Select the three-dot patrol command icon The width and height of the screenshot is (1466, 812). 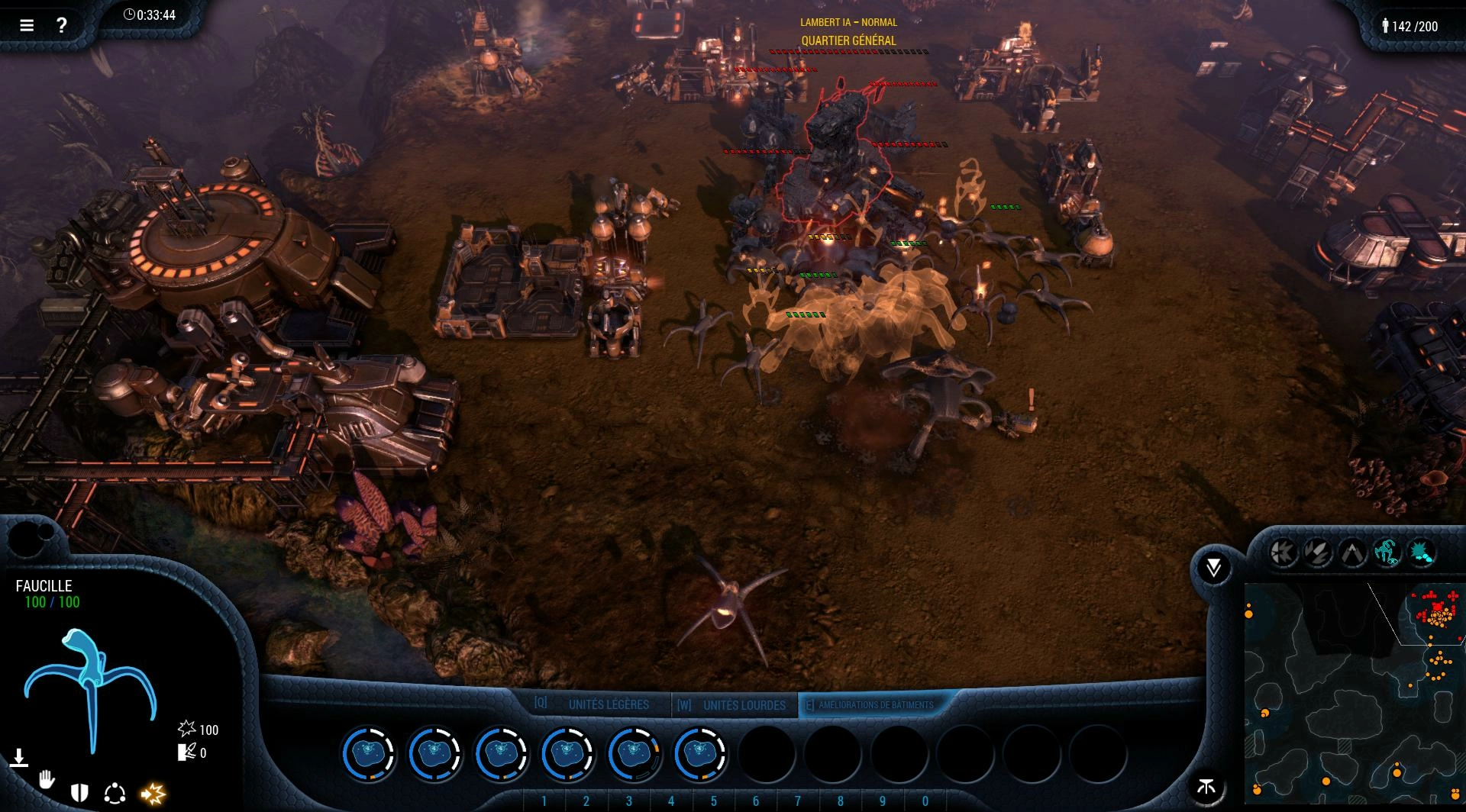coord(115,794)
